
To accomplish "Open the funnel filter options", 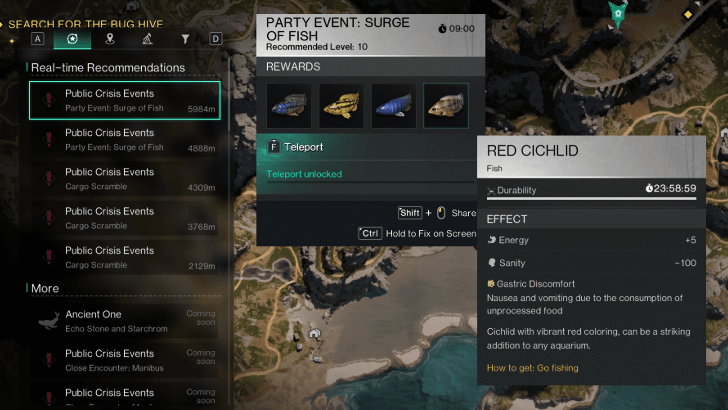I will tap(185, 39).
